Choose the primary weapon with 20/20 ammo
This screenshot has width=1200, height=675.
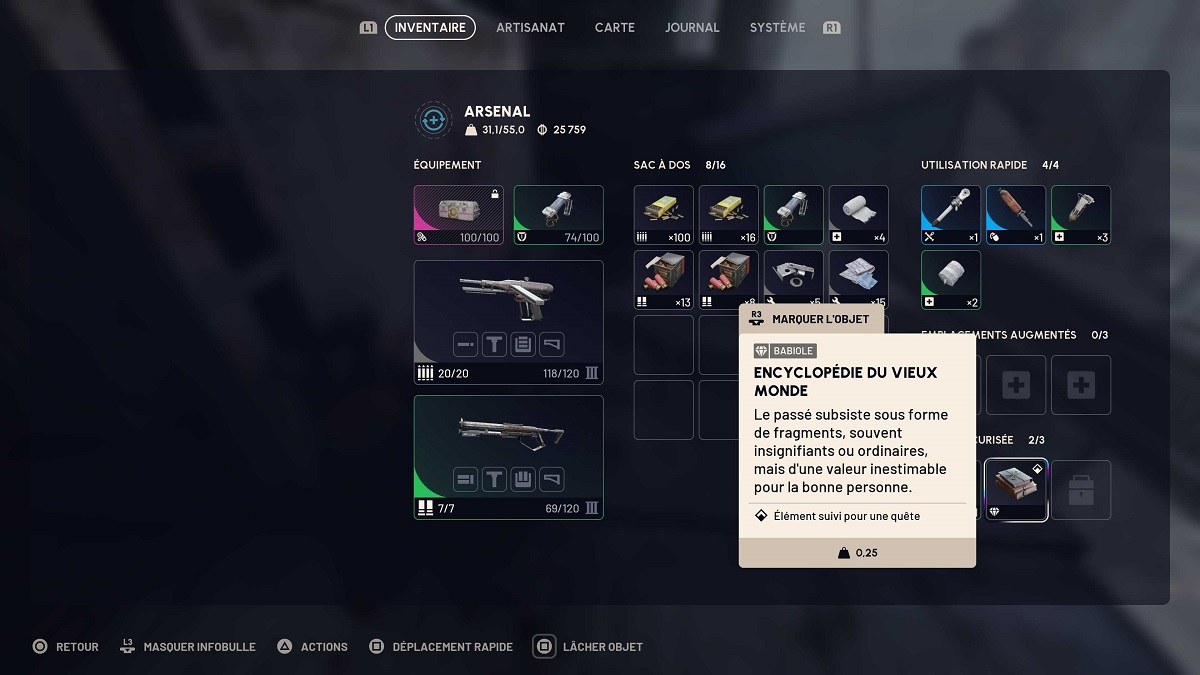click(508, 322)
